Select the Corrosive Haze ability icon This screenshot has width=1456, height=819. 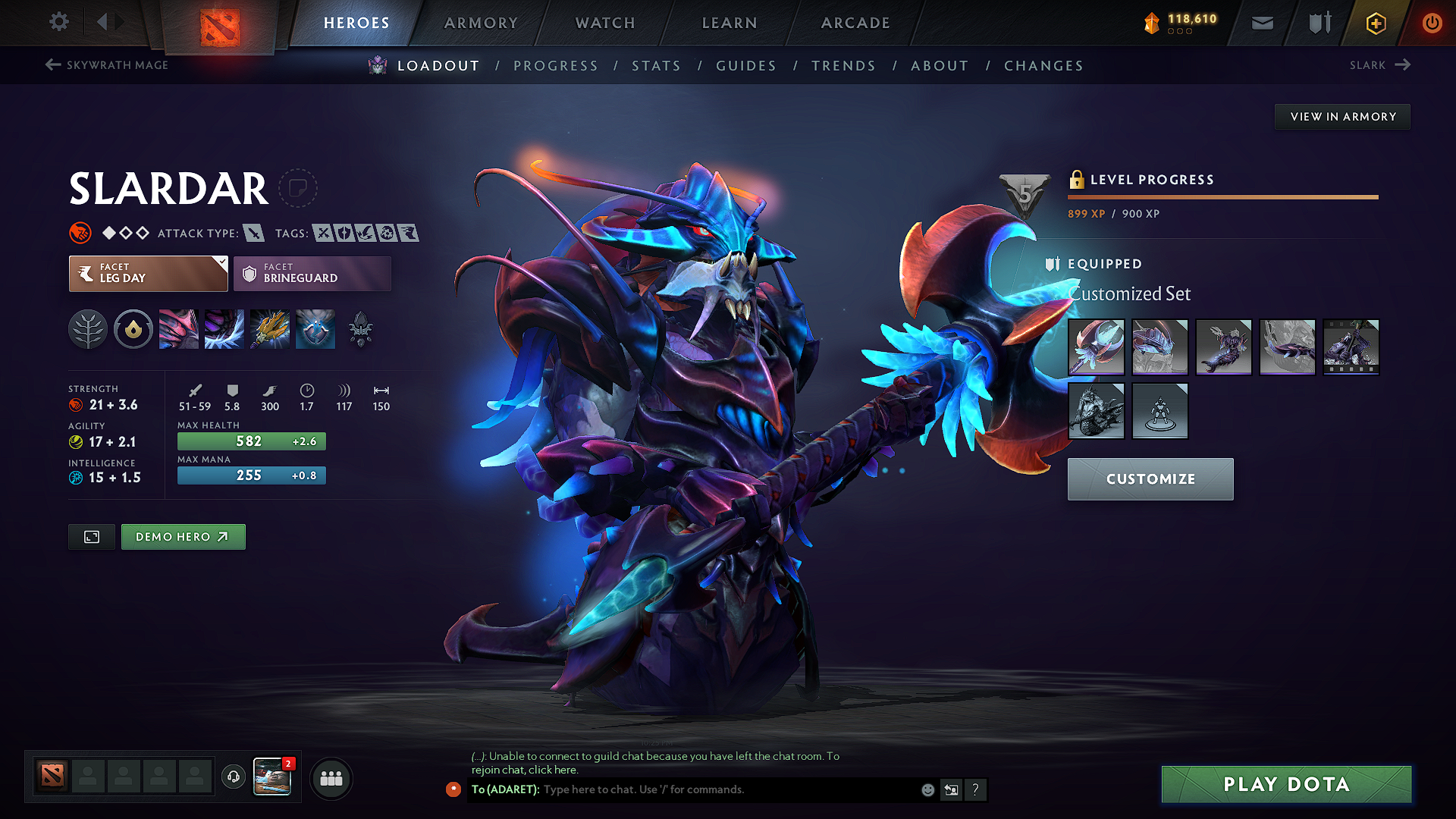(315, 329)
